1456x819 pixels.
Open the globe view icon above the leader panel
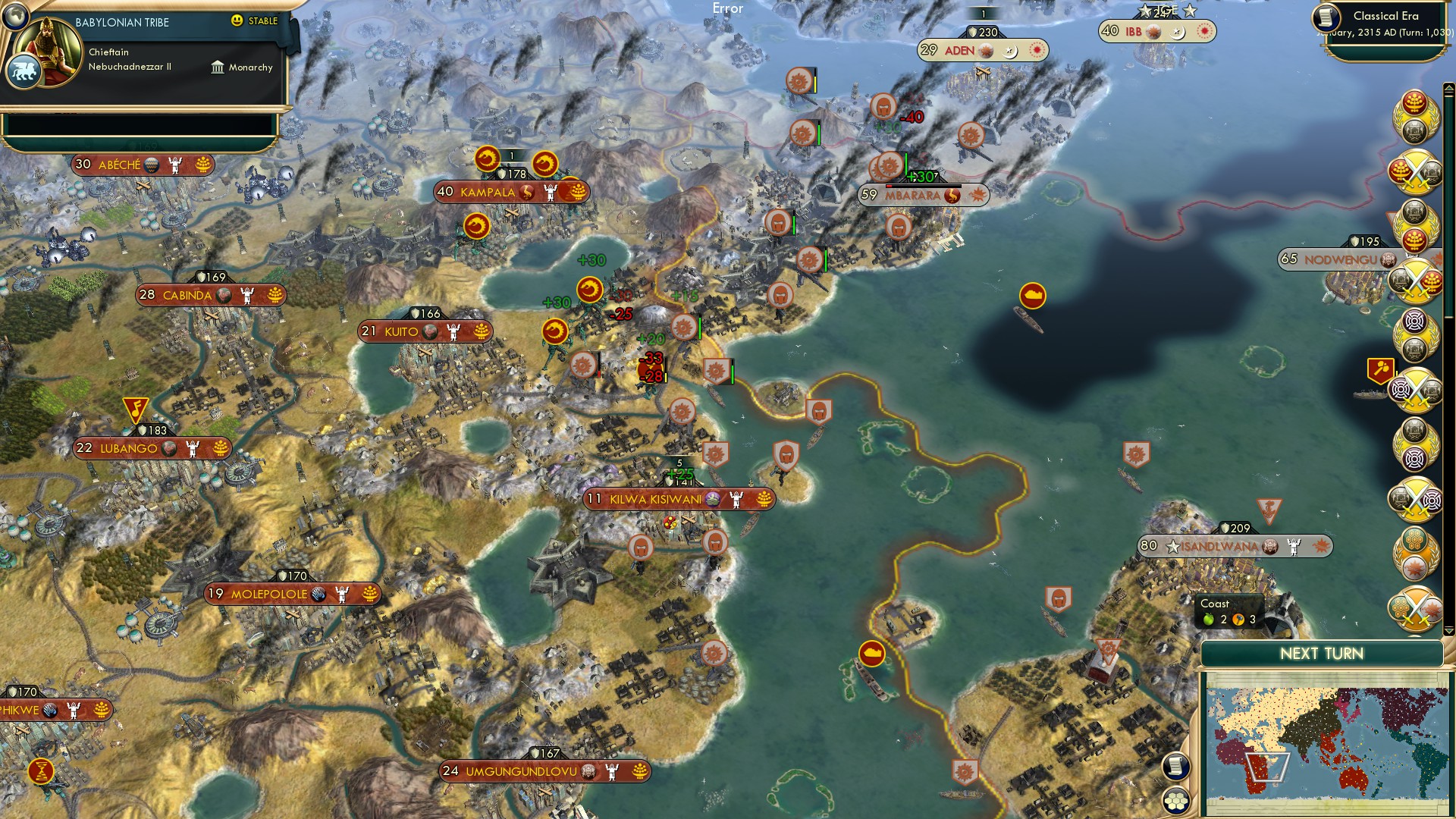coord(15,18)
